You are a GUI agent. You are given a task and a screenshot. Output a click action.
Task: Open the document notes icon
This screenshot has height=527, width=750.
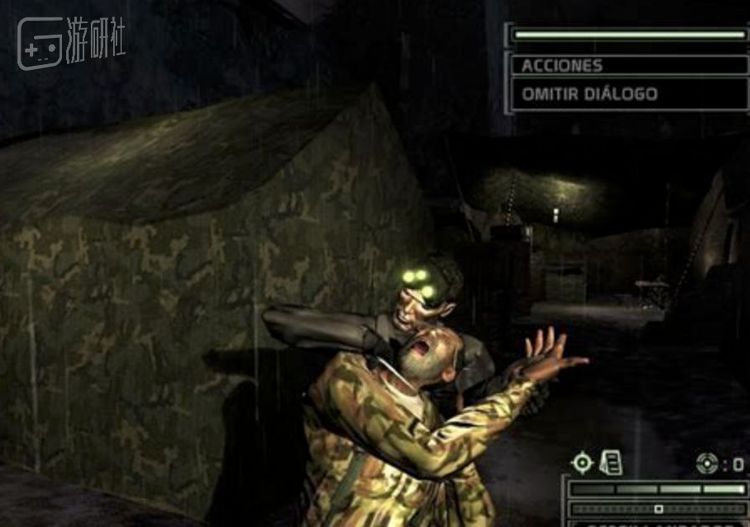coord(610,462)
